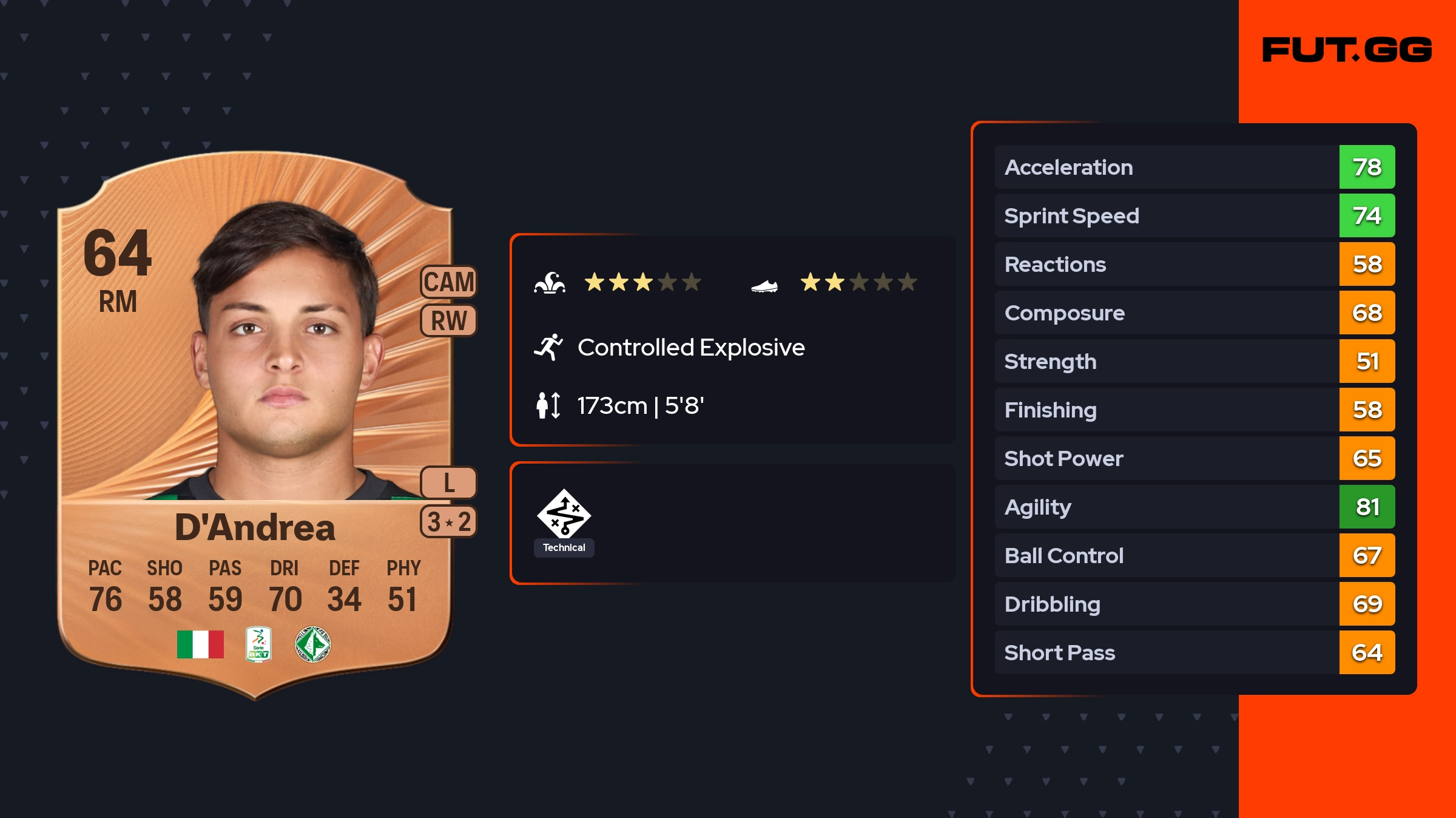This screenshot has height=818, width=1456.
Task: Click the Italy flag on the card
Action: click(x=200, y=644)
